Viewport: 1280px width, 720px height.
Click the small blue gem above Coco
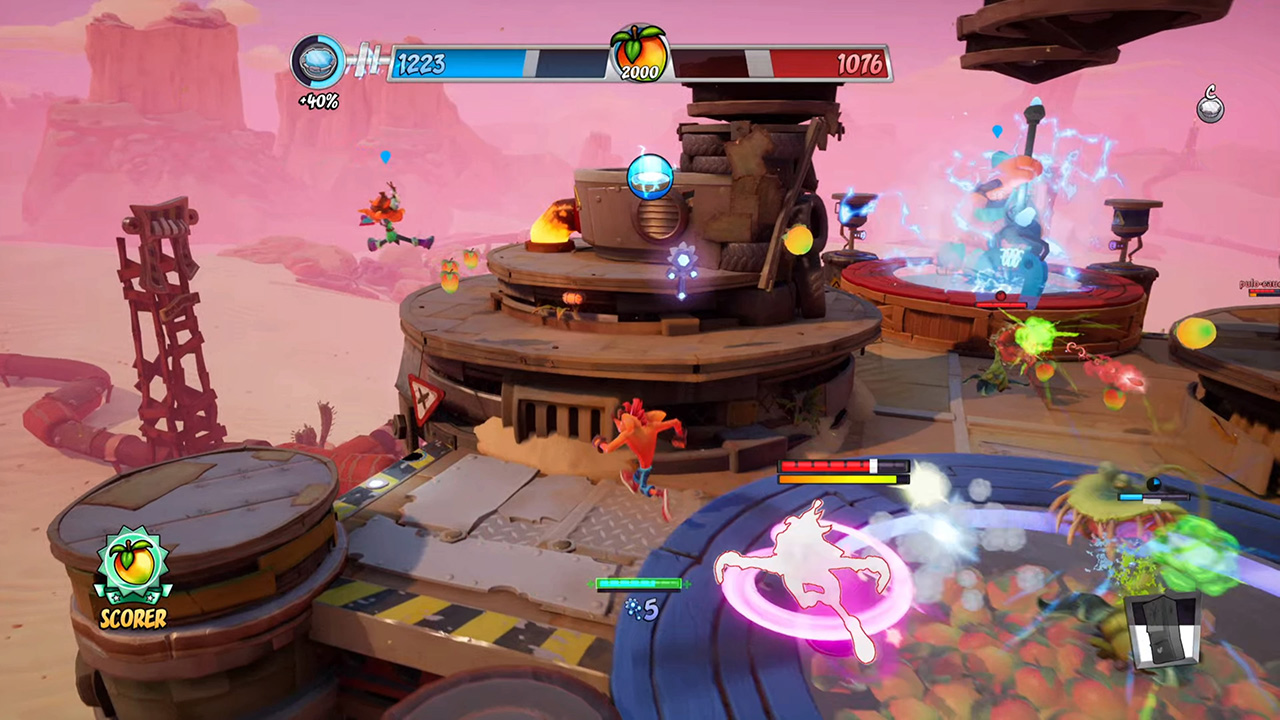click(385, 156)
